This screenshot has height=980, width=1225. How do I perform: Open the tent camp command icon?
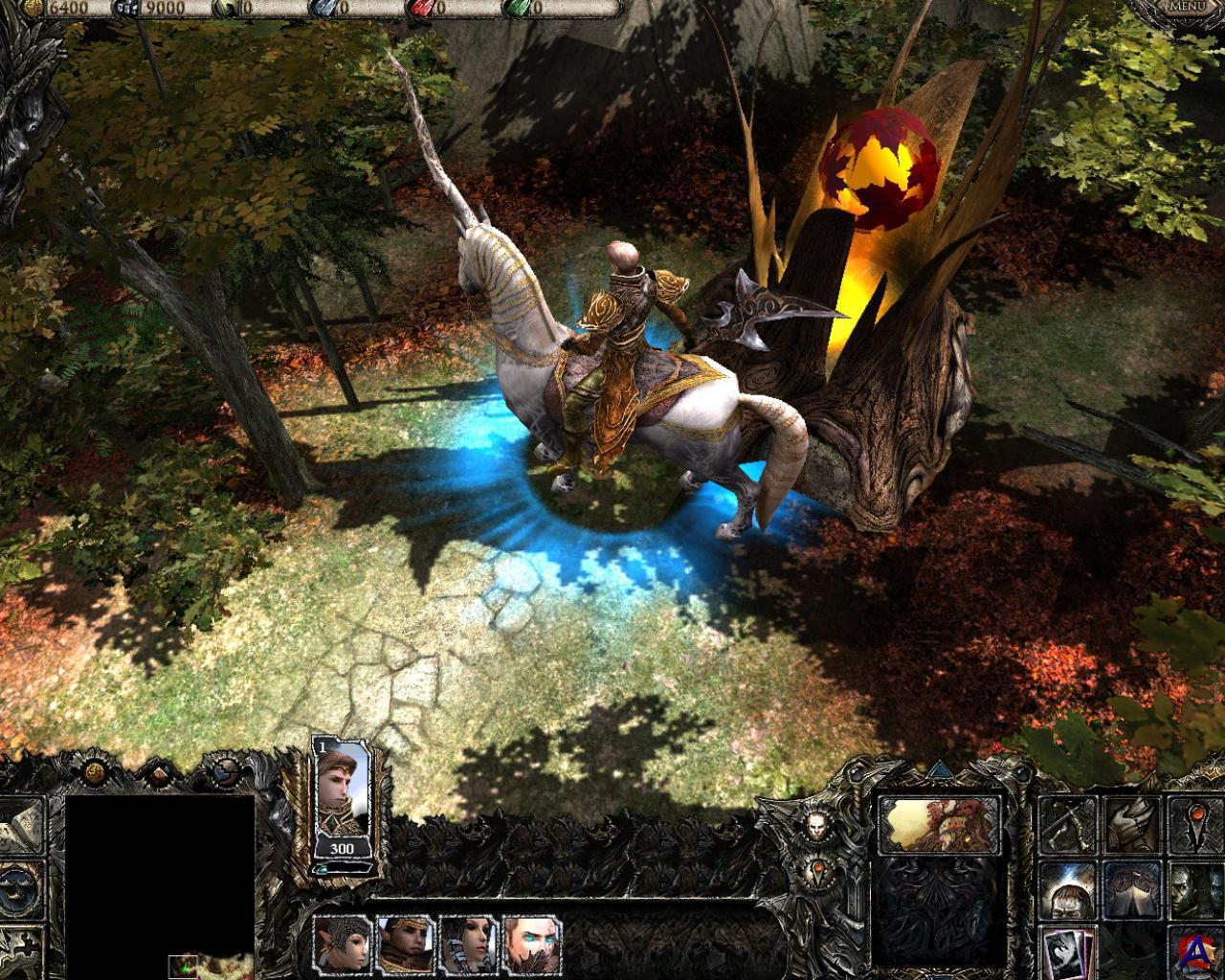[1130, 889]
